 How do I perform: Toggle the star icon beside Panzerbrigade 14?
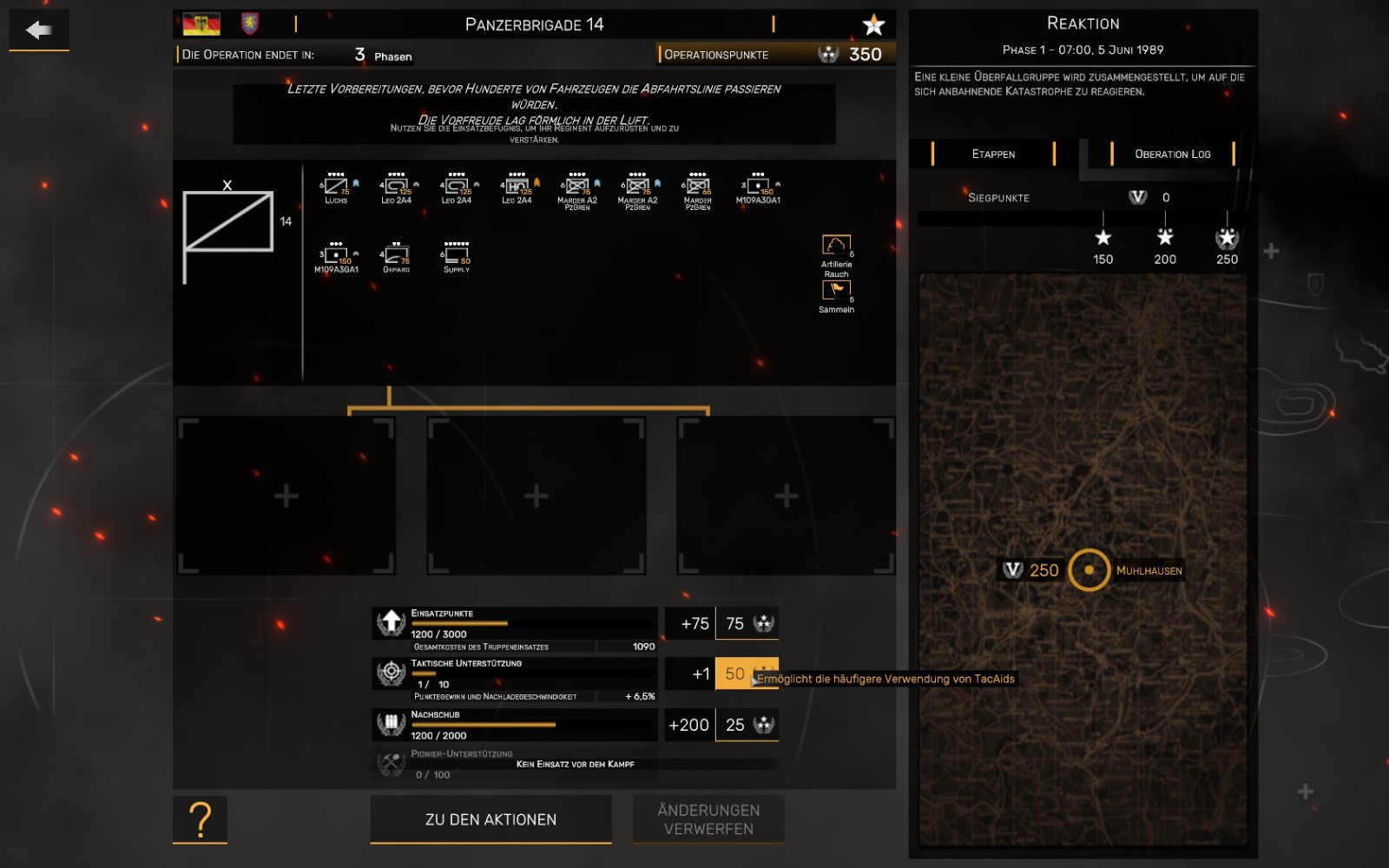pos(873,25)
